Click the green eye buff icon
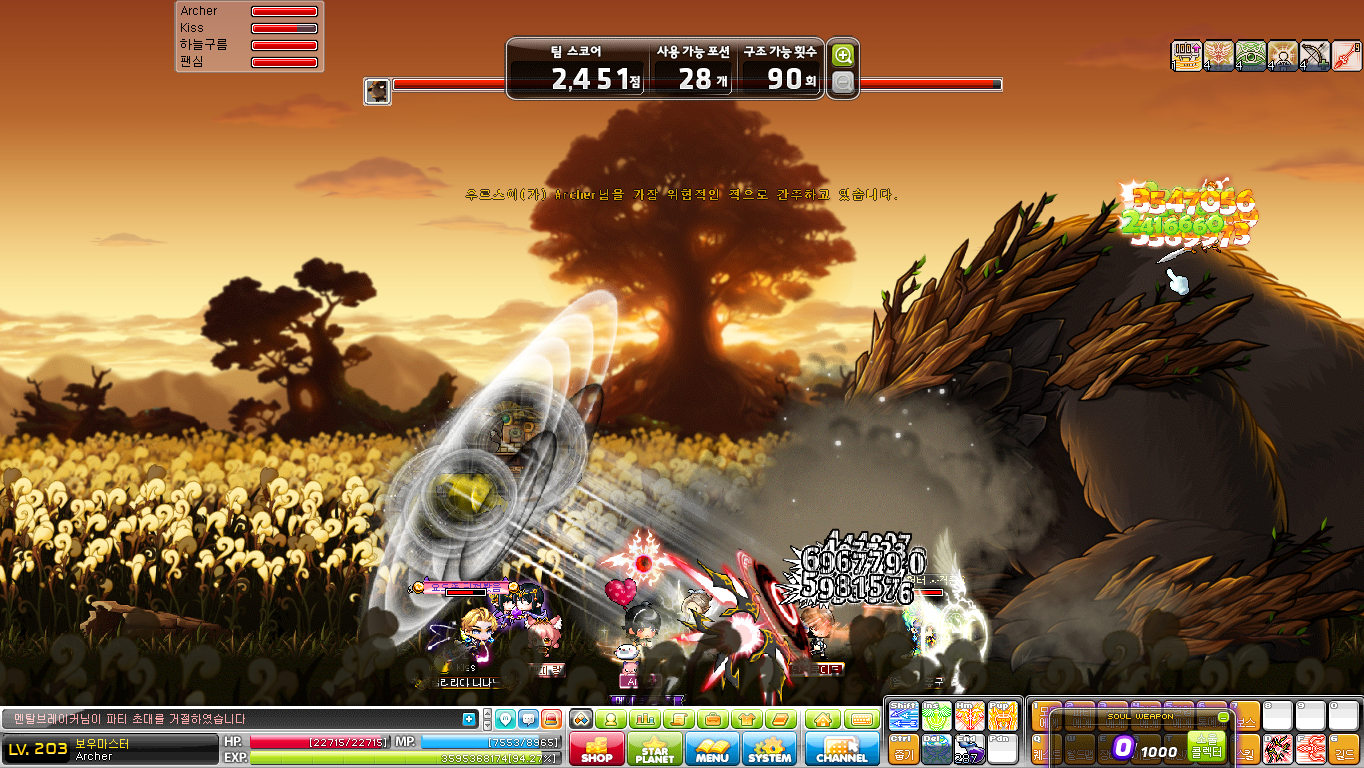Viewport: 1364px width, 768px height. (x=1250, y=56)
